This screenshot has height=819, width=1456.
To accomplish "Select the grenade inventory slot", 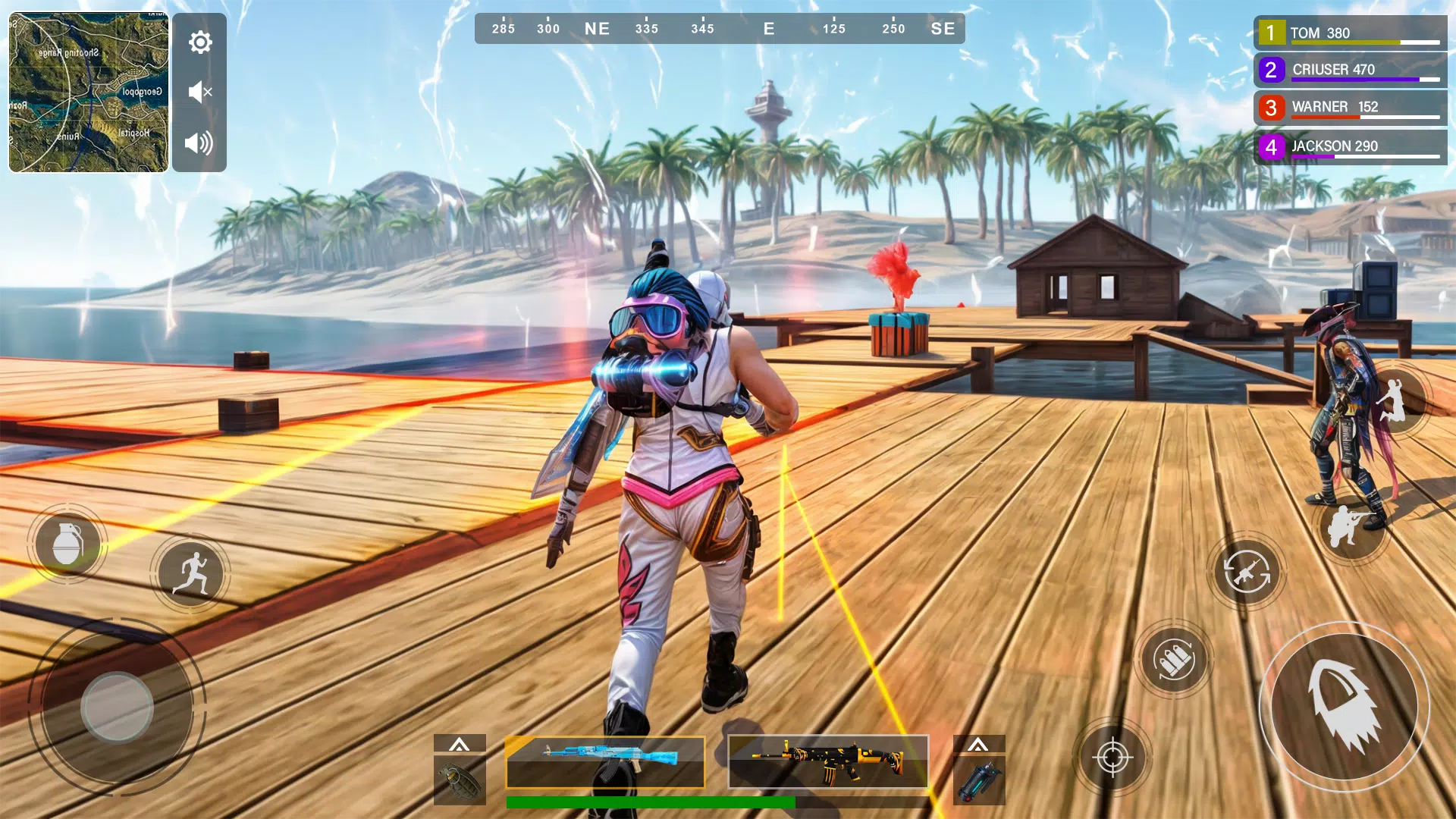I will pyautogui.click(x=460, y=780).
